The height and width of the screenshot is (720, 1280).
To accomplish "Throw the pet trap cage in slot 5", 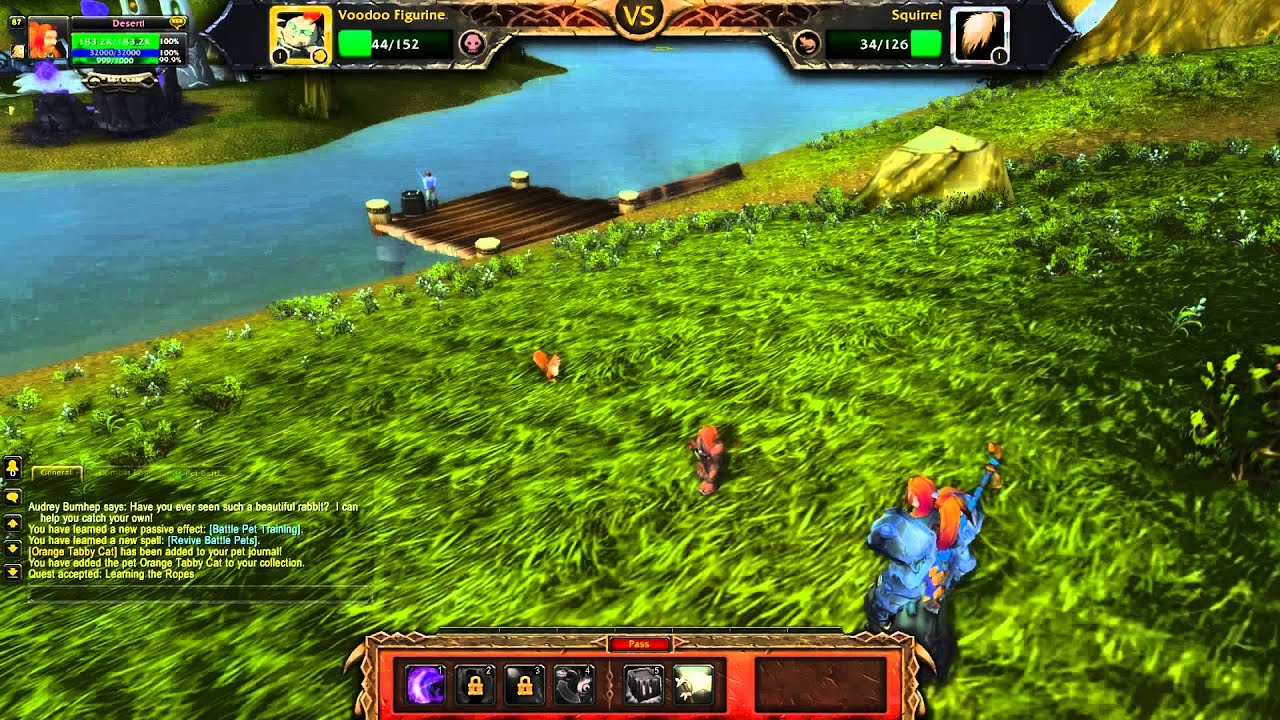I will pos(643,685).
